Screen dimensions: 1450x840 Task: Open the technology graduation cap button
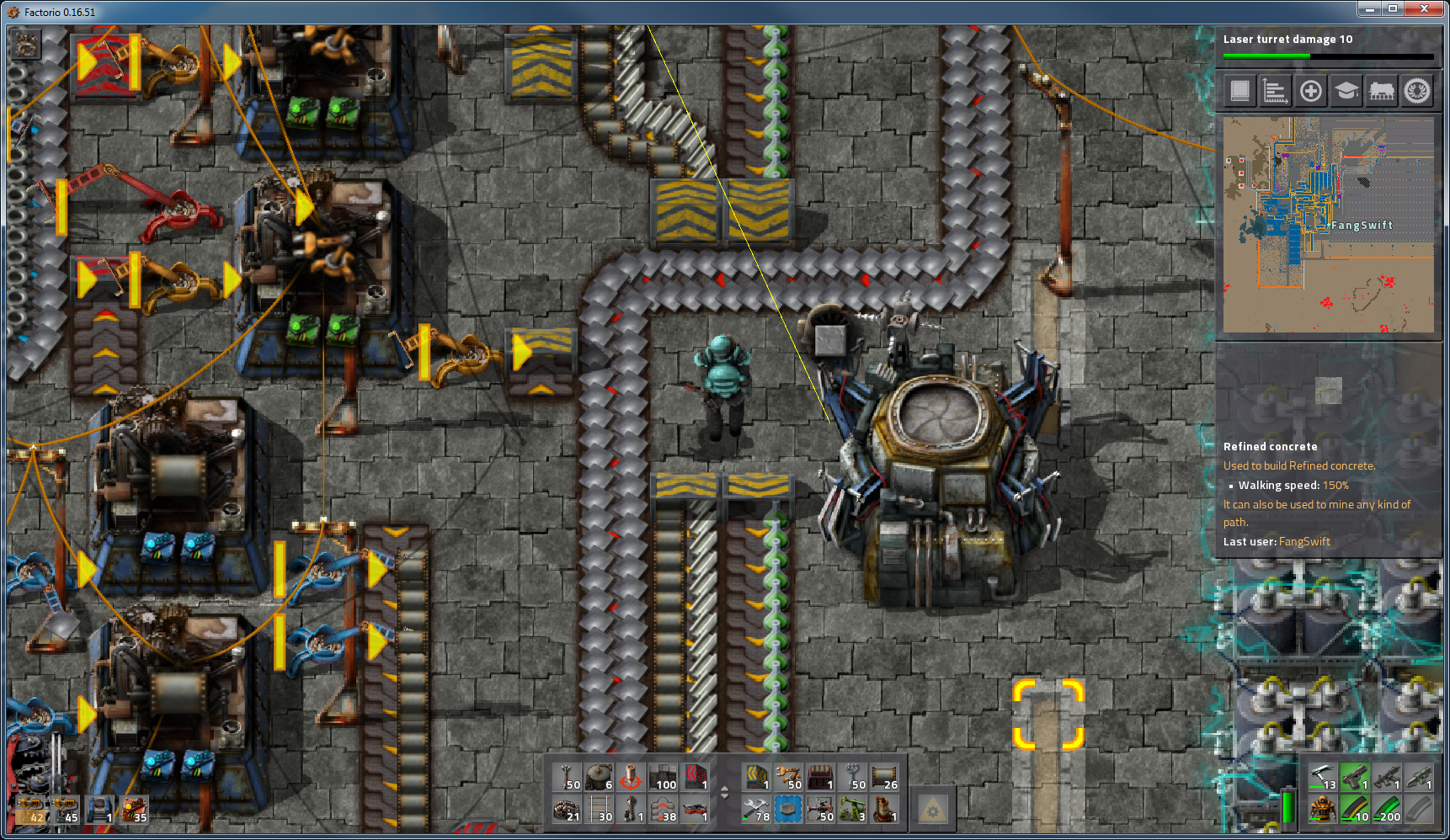pos(1346,91)
